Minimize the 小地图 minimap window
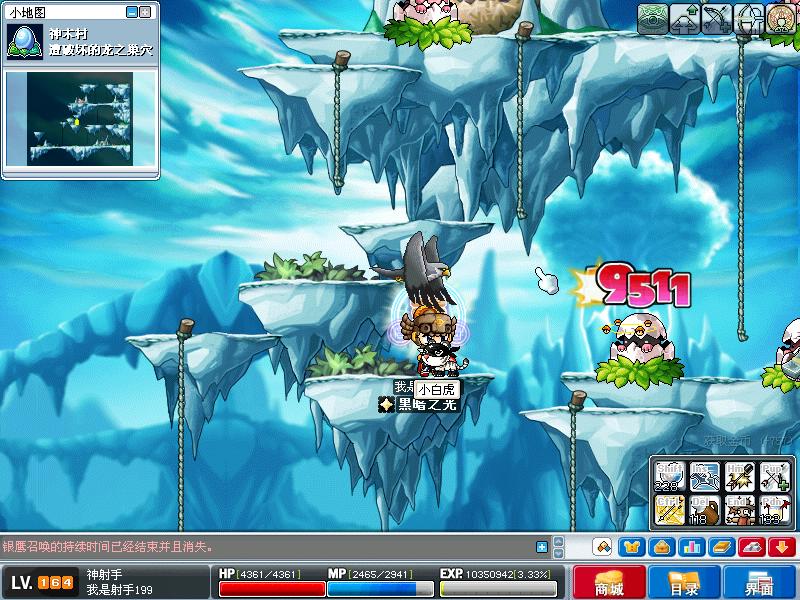This screenshot has height=600, width=800. (132, 12)
